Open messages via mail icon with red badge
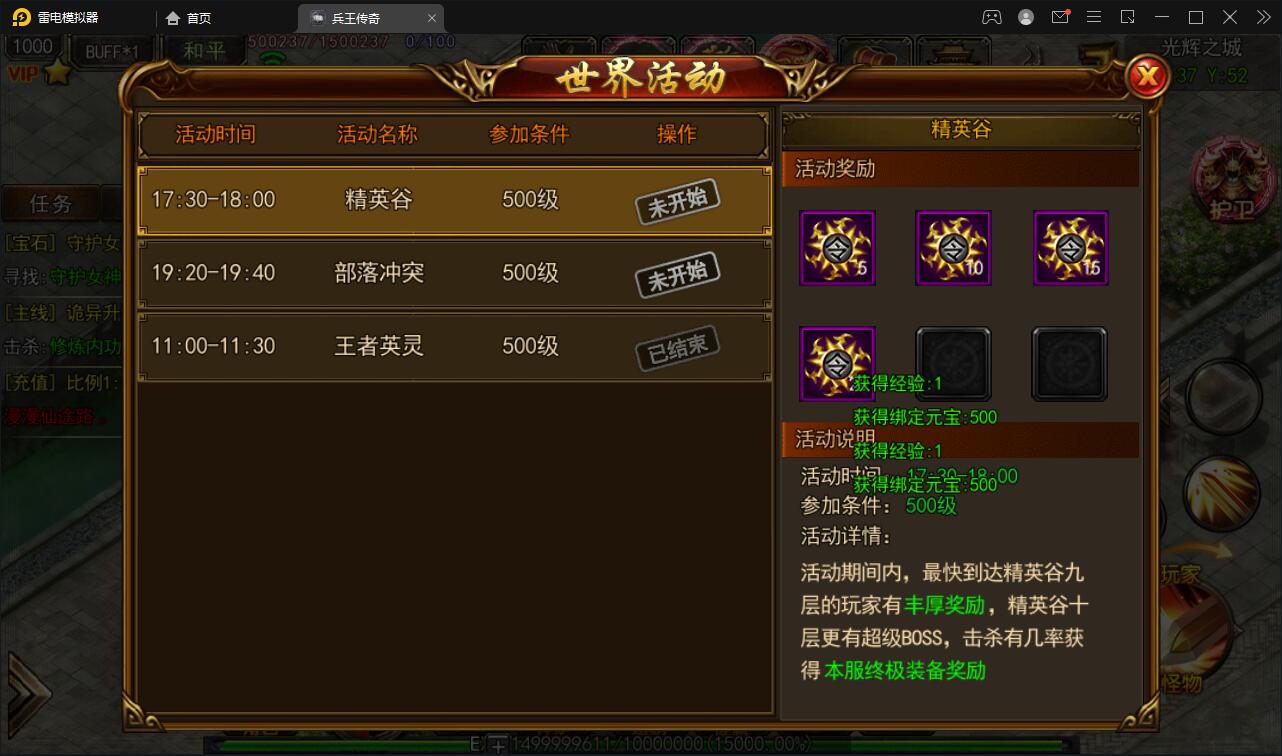Image resolution: width=1282 pixels, height=756 pixels. point(1060,17)
